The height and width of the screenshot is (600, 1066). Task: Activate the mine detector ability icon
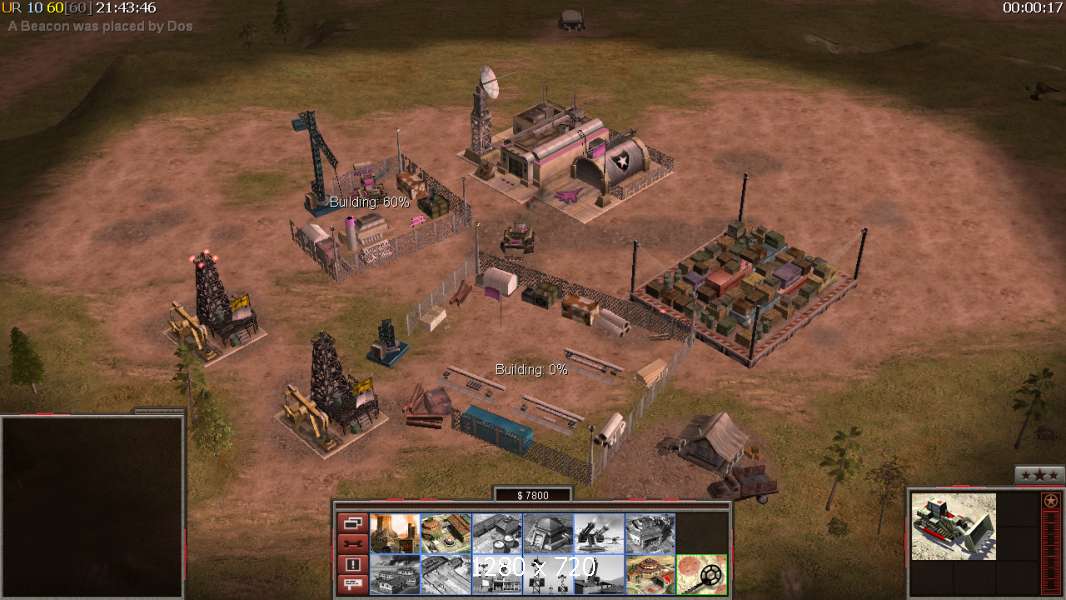tap(701, 574)
